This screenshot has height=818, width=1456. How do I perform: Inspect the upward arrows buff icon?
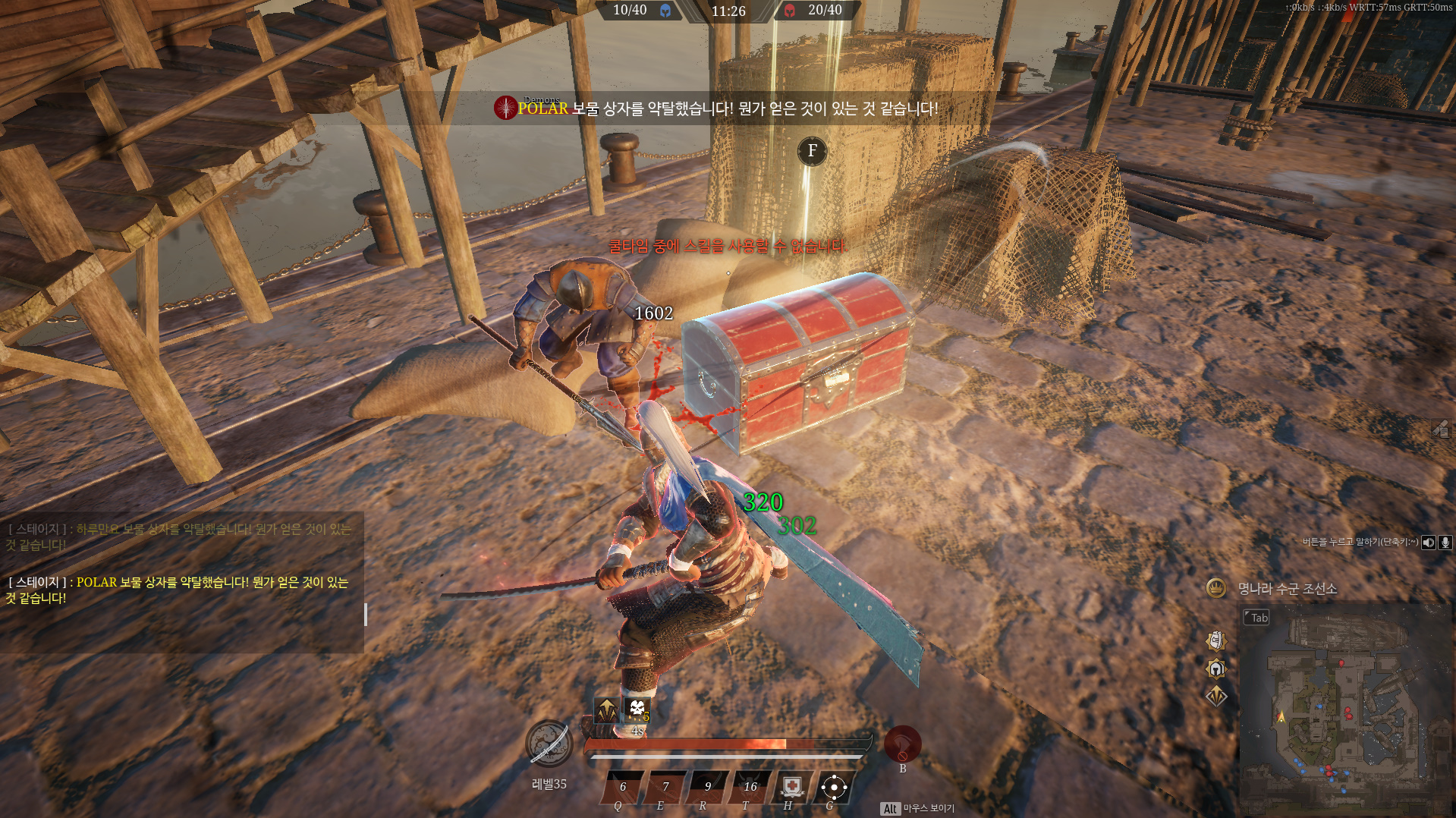point(605,710)
